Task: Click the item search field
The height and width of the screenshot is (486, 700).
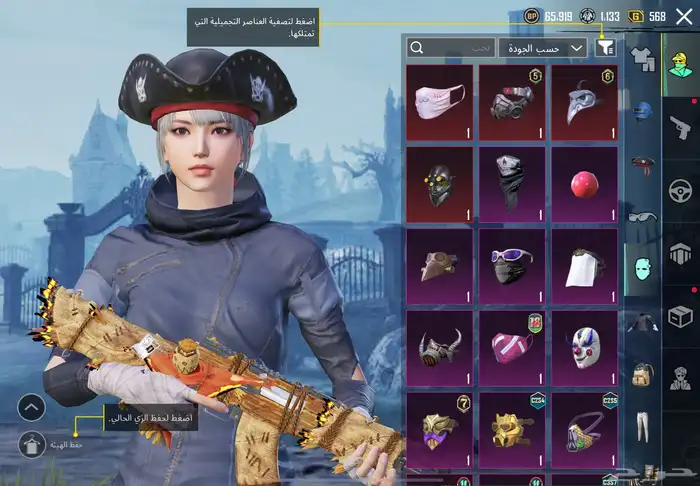Action: pyautogui.click(x=452, y=47)
